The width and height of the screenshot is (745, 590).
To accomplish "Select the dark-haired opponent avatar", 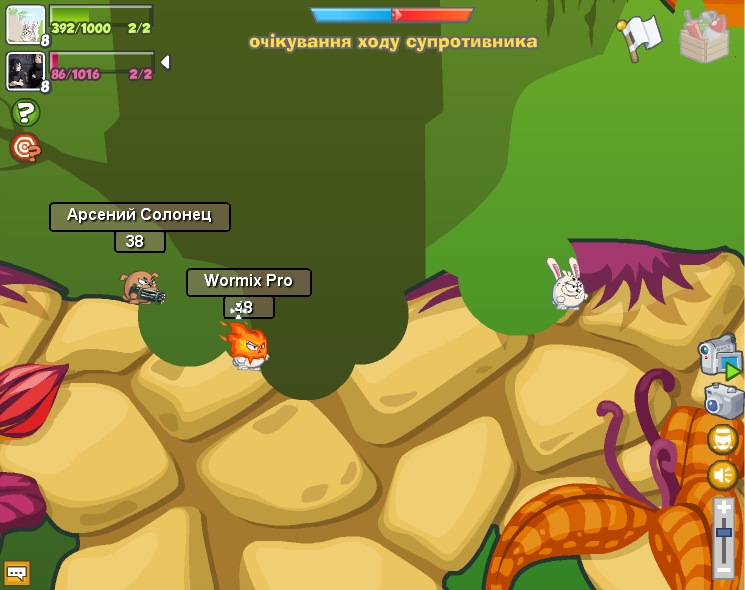I will pos(25,71).
